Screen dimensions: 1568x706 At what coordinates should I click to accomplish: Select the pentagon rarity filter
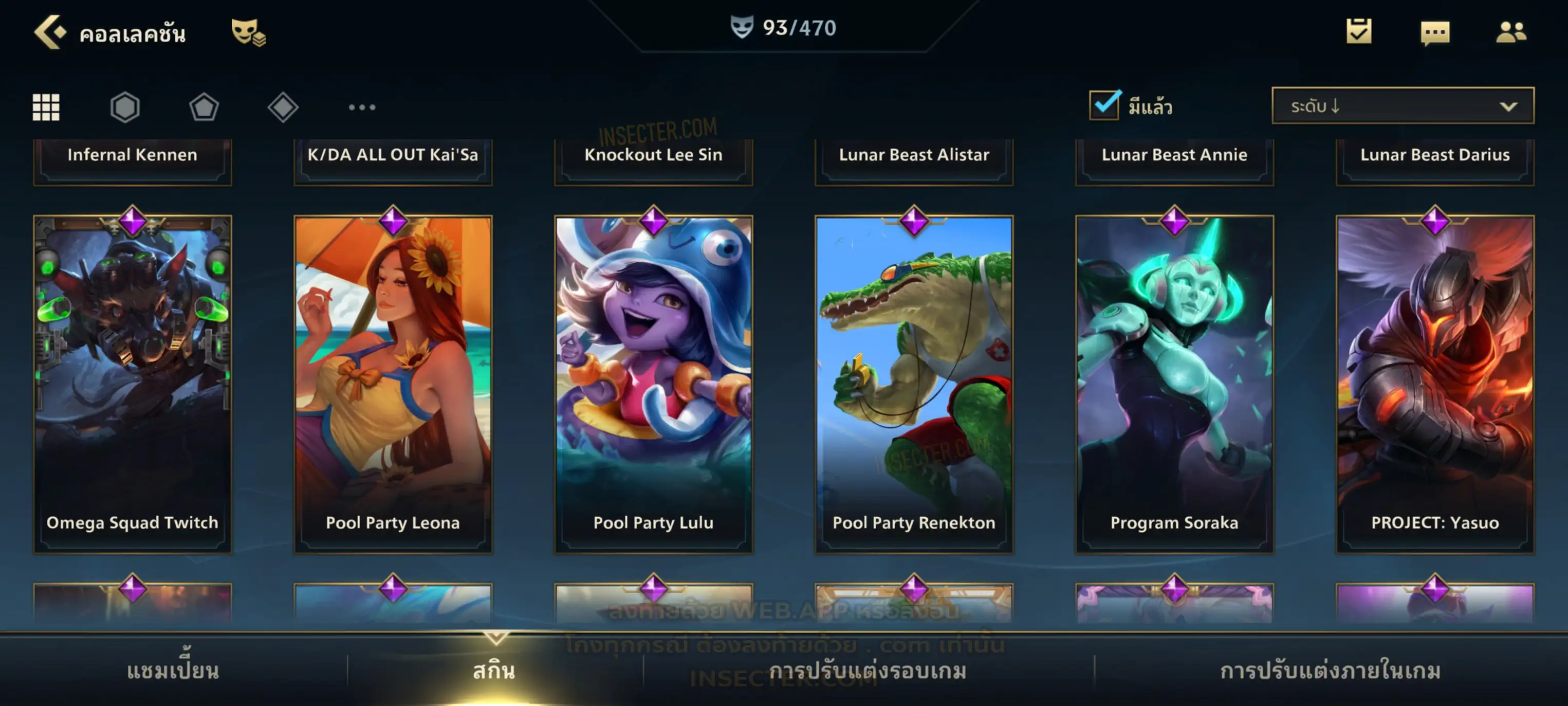point(204,107)
